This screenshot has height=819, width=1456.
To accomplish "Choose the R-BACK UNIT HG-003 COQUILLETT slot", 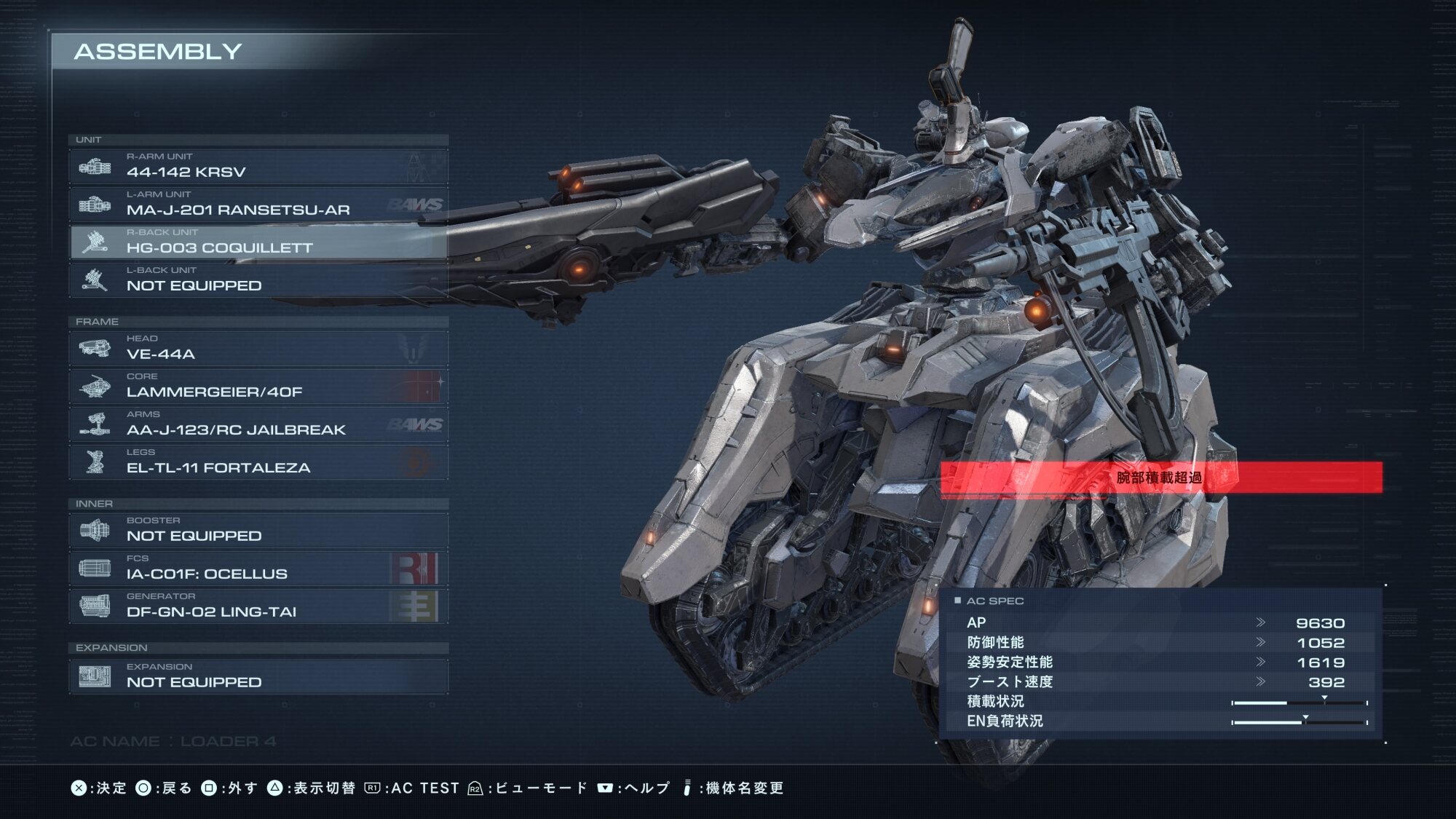I will 258,242.
